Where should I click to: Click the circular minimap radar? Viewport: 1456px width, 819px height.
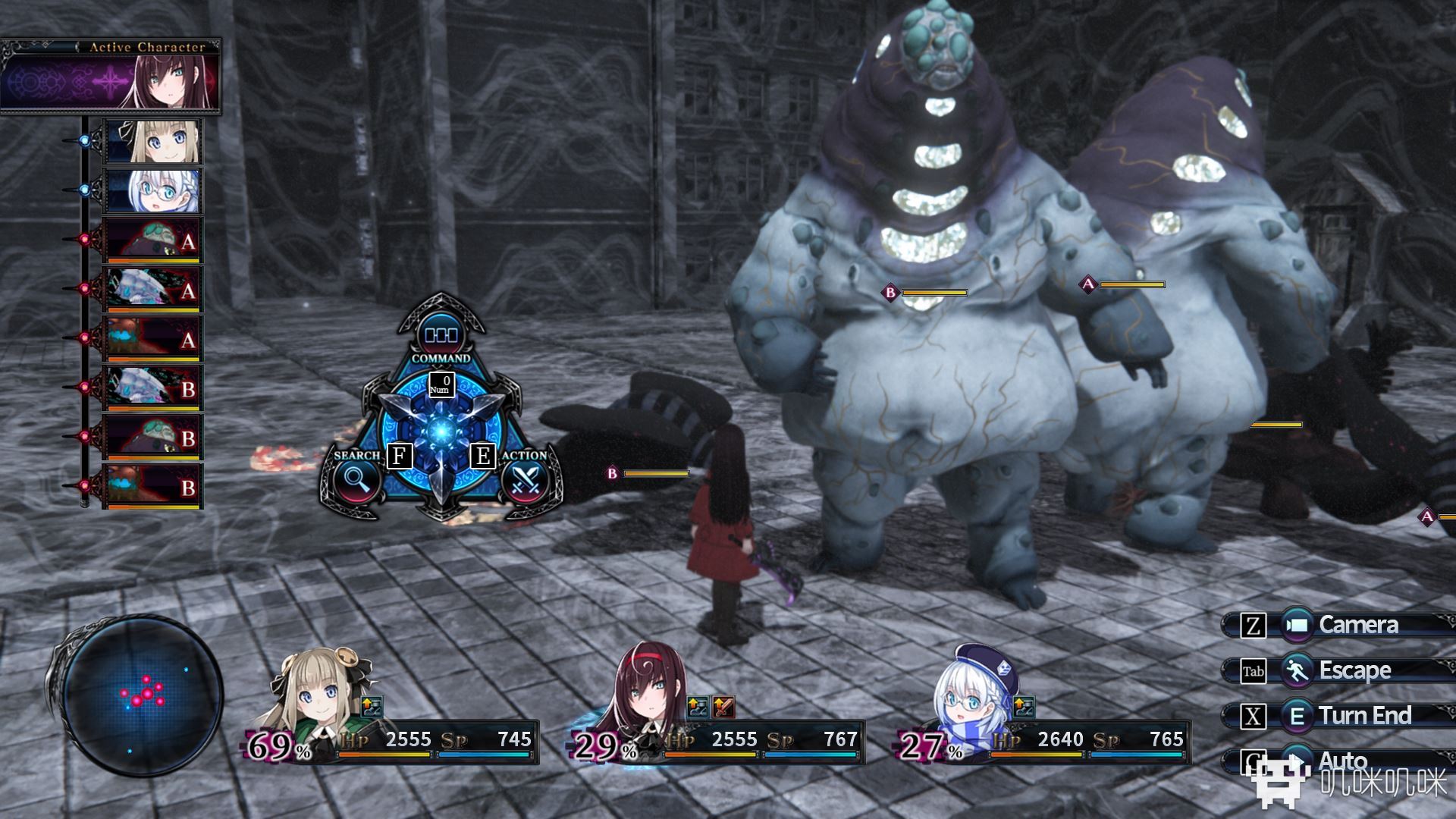click(x=142, y=695)
